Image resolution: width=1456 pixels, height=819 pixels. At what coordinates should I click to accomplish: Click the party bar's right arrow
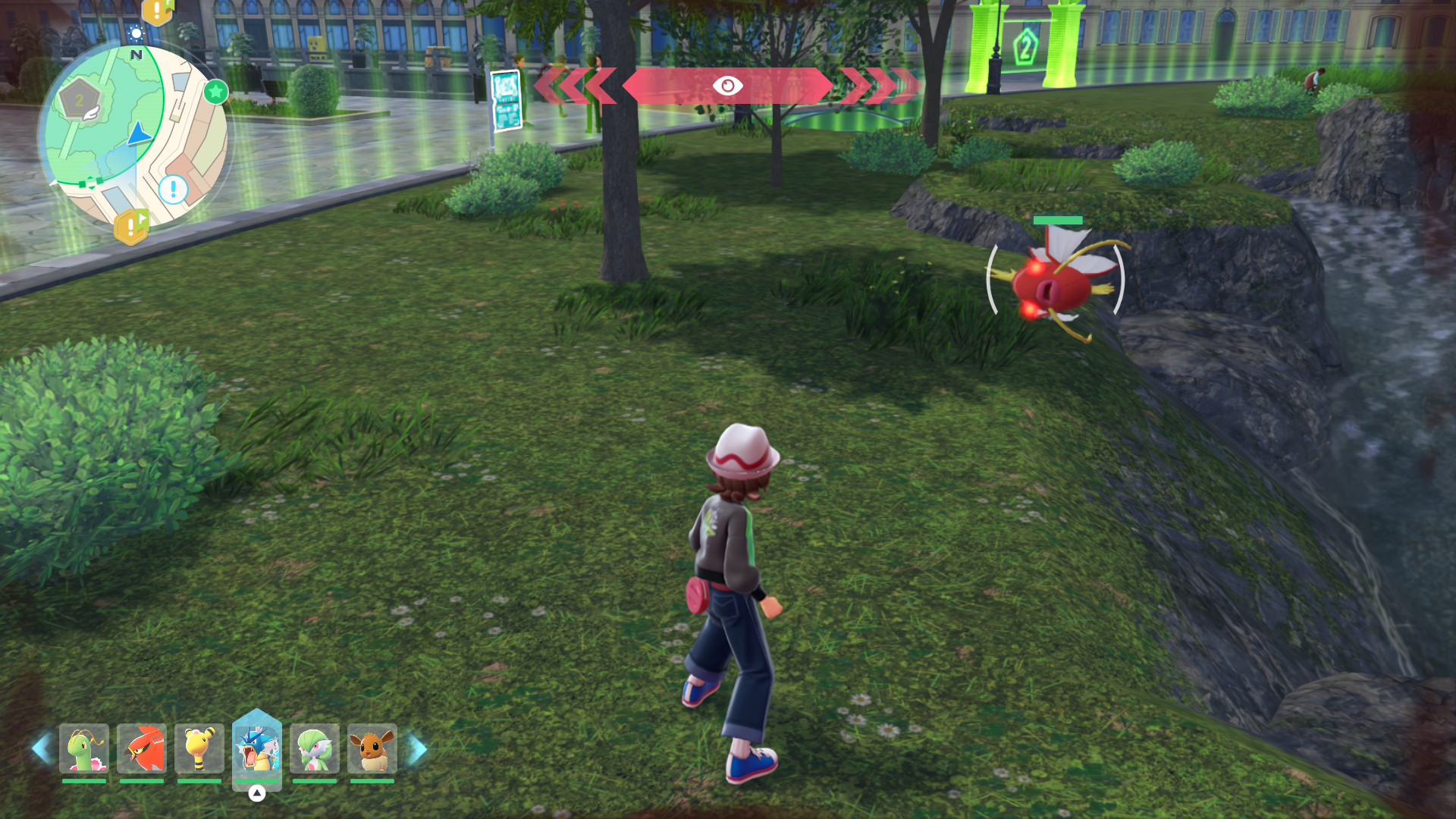coord(417,748)
